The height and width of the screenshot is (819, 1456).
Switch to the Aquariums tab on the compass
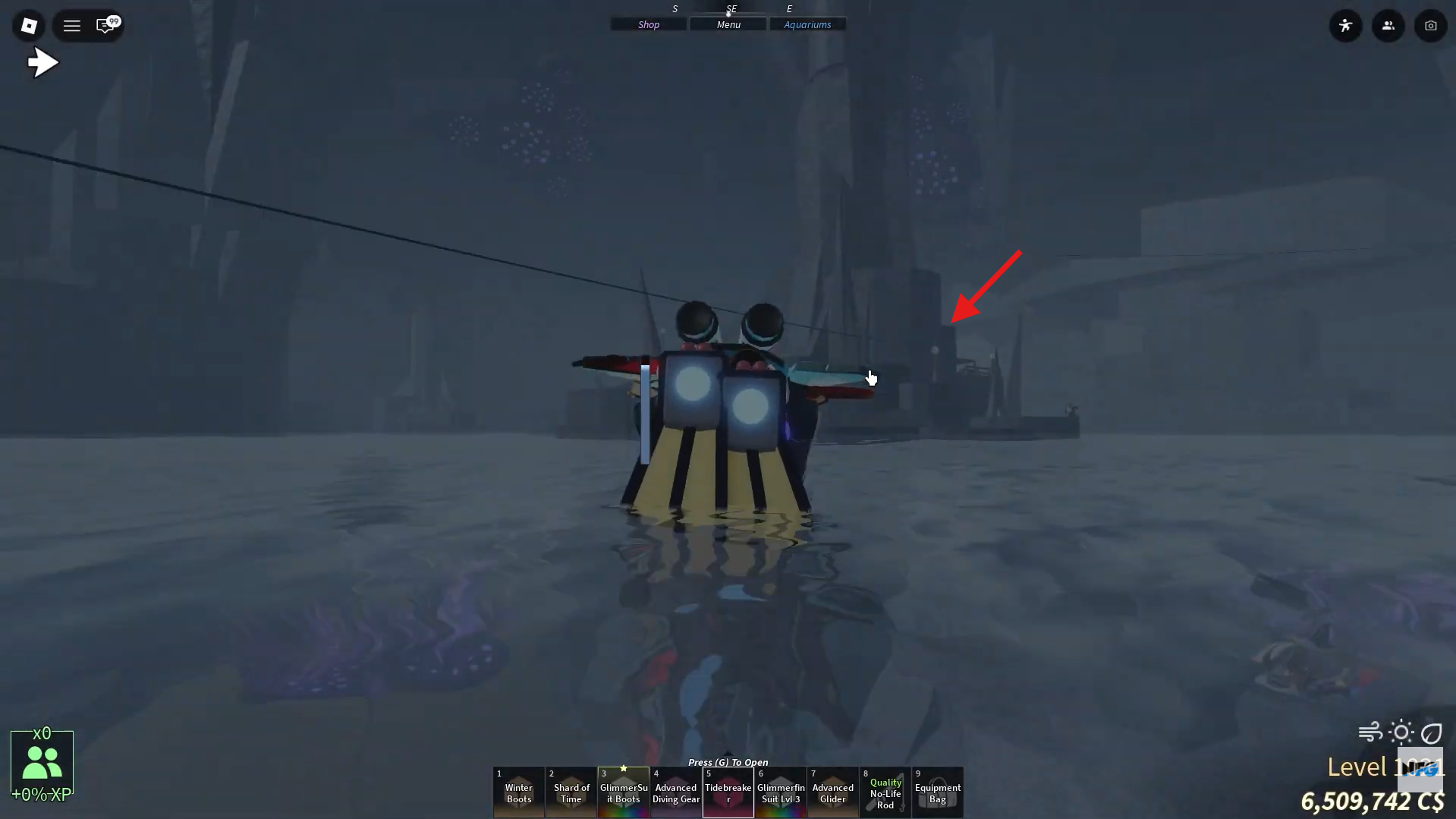pos(807,24)
